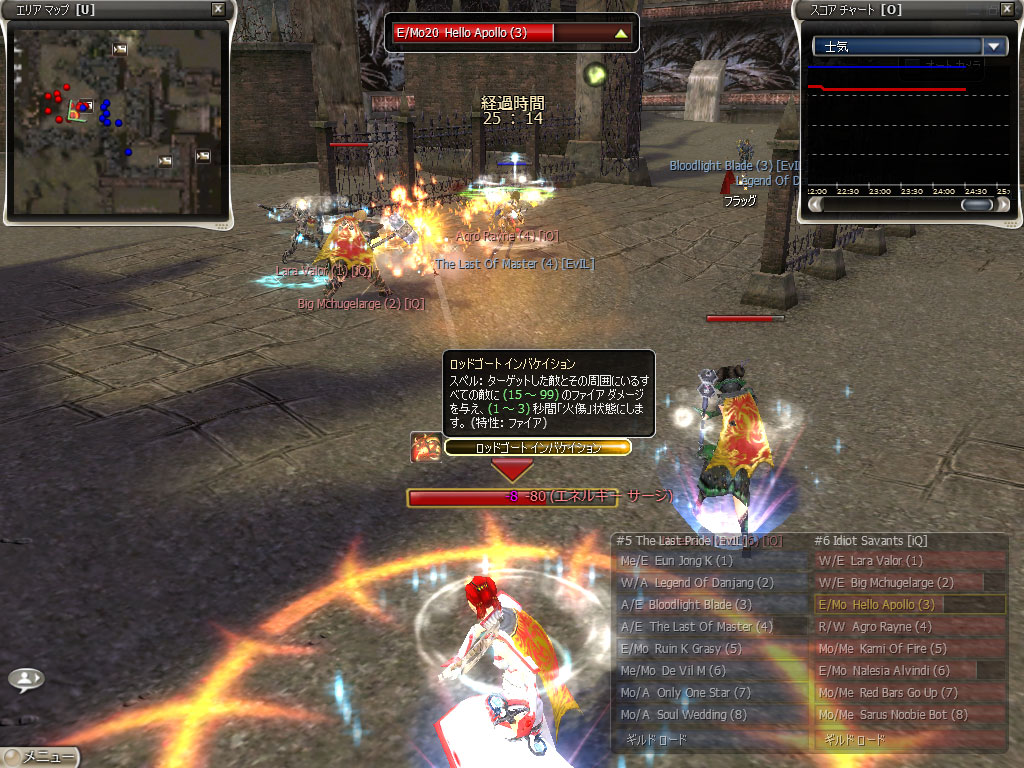This screenshot has width=1024, height=768.
Task: Select Only One Star roster row
Action: pos(710,693)
